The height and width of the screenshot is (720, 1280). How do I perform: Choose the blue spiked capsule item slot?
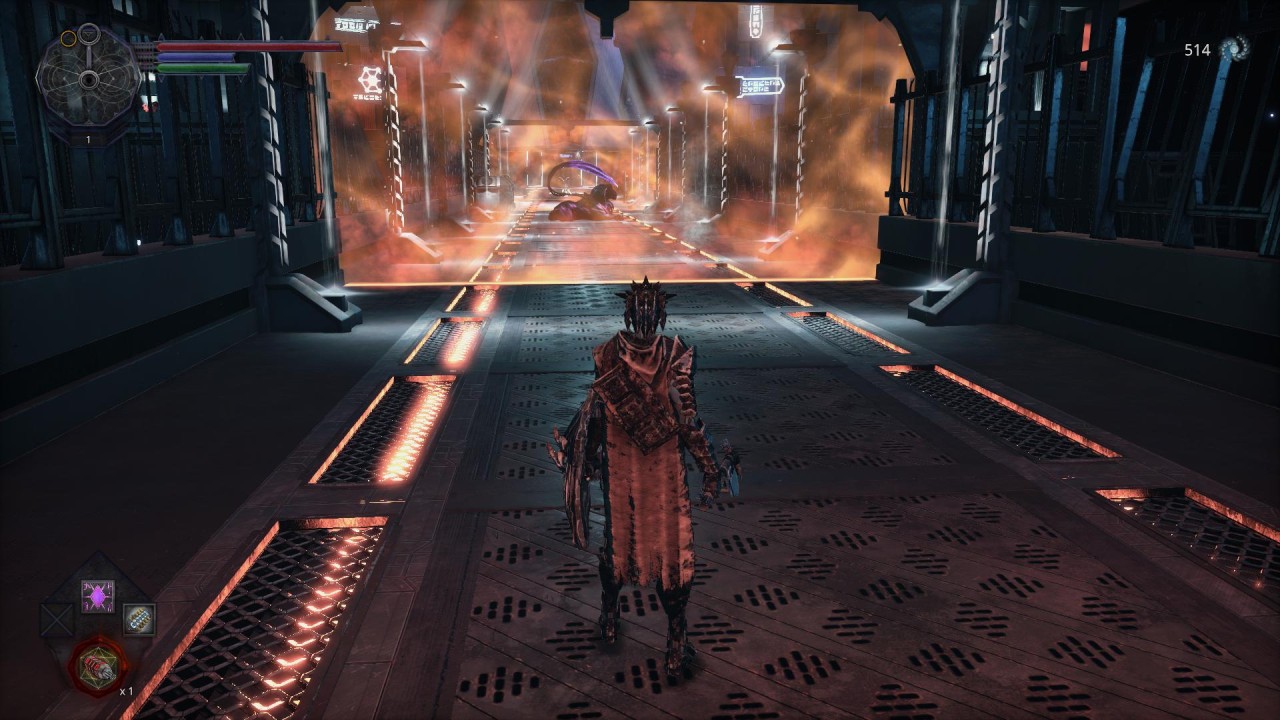(x=139, y=620)
